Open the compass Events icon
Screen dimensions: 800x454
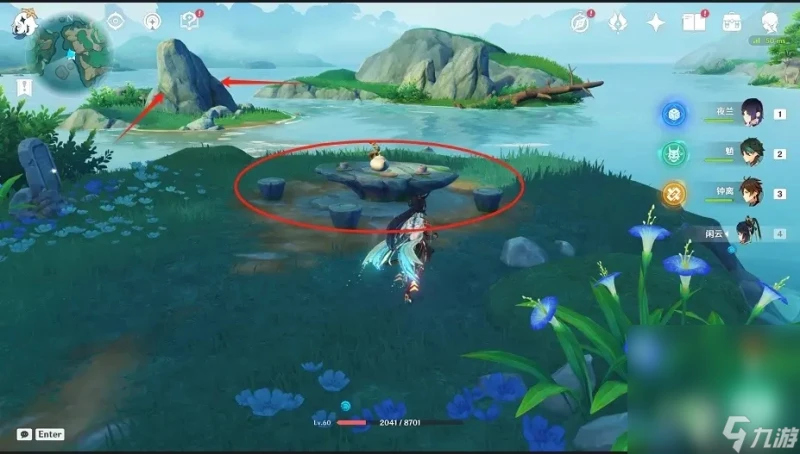580,22
